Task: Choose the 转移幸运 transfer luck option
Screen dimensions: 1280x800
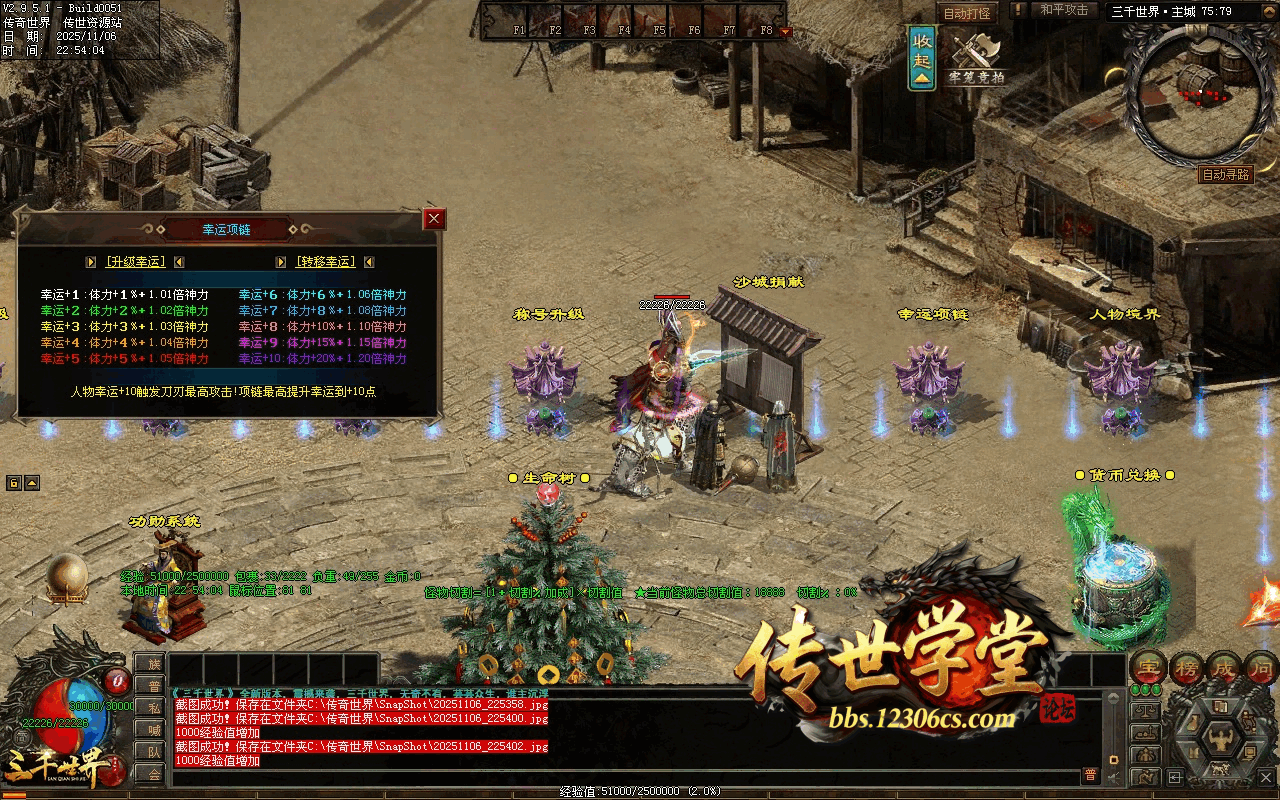Action: [325, 262]
